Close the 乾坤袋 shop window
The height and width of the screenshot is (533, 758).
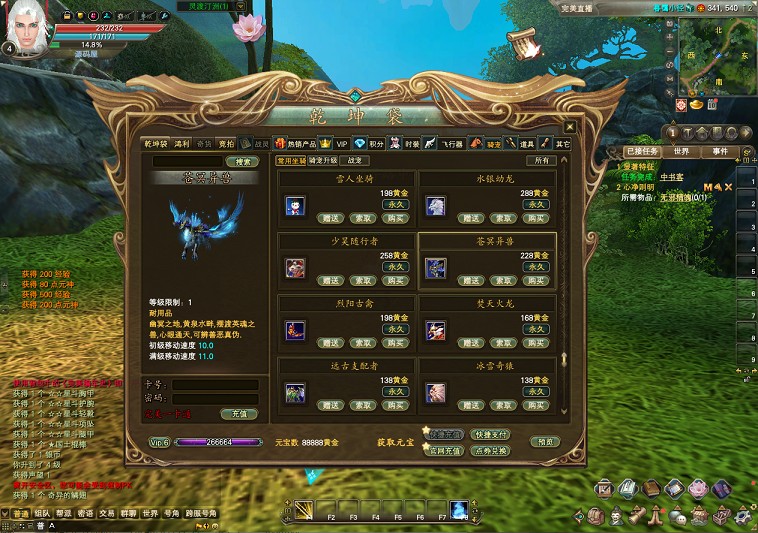pyautogui.click(x=570, y=127)
